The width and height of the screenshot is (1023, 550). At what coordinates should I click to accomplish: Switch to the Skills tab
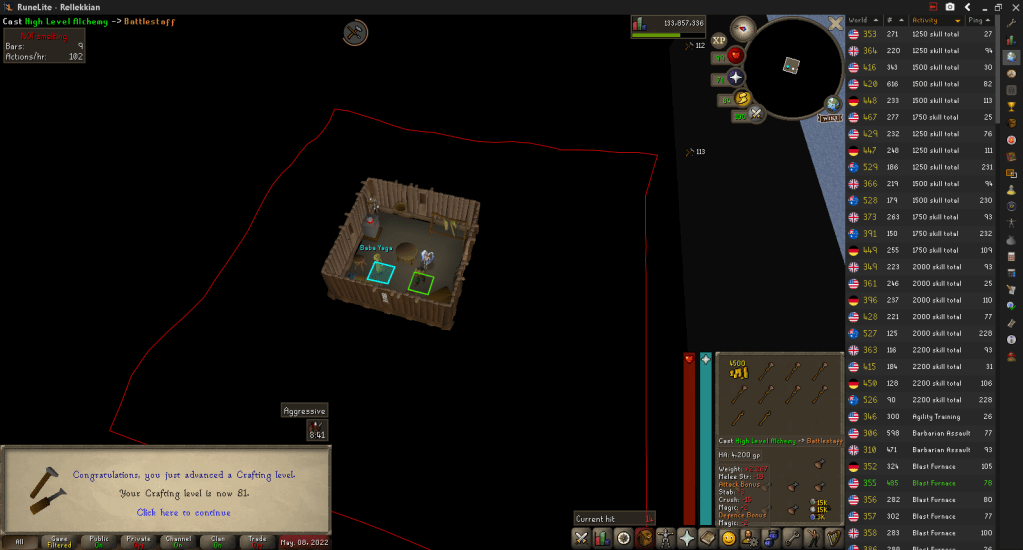pyautogui.click(x=602, y=539)
